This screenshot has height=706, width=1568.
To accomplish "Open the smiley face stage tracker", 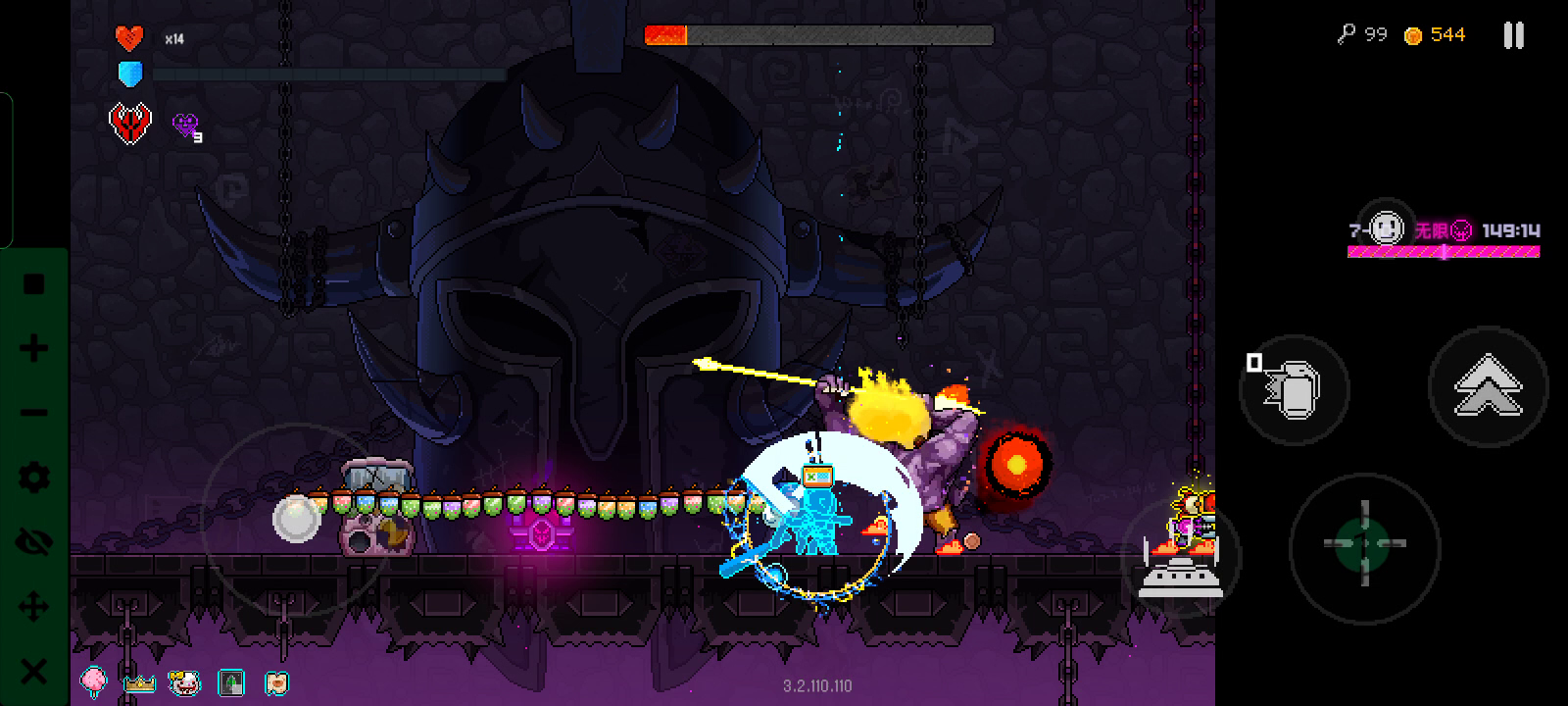I will tap(1385, 229).
